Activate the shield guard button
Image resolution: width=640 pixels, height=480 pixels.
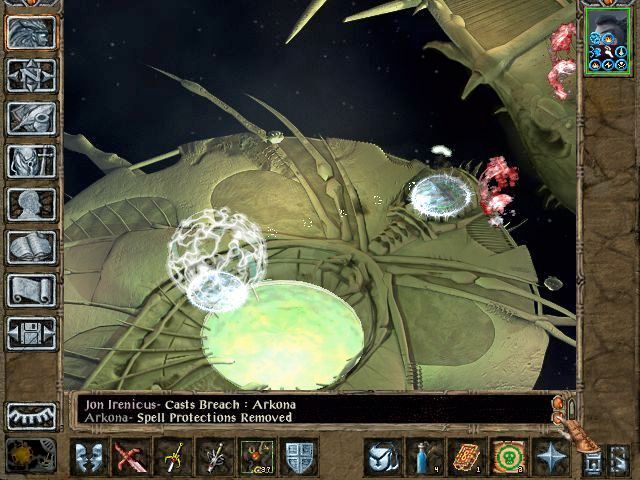click(x=300, y=457)
